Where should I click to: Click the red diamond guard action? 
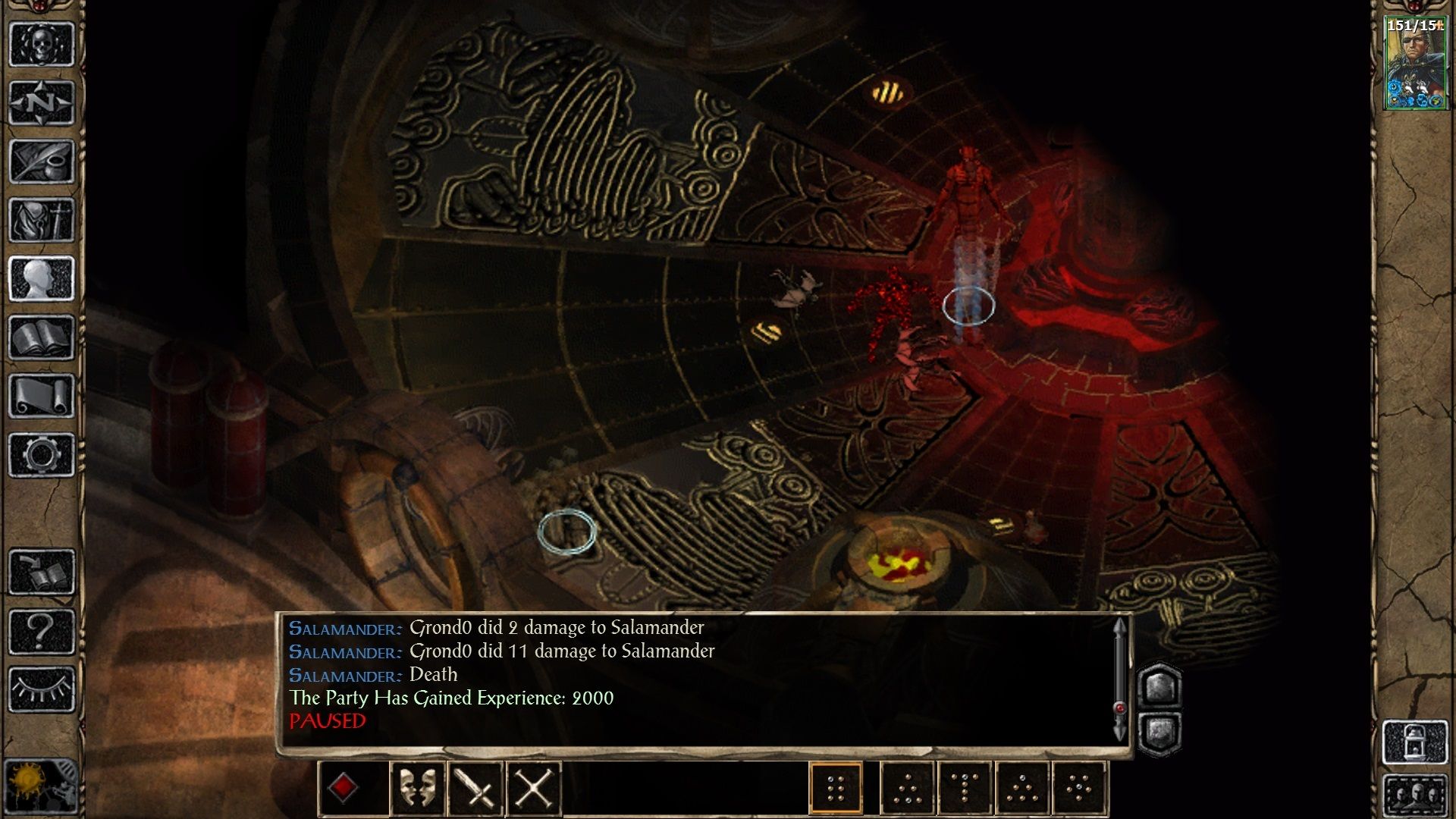(x=345, y=787)
